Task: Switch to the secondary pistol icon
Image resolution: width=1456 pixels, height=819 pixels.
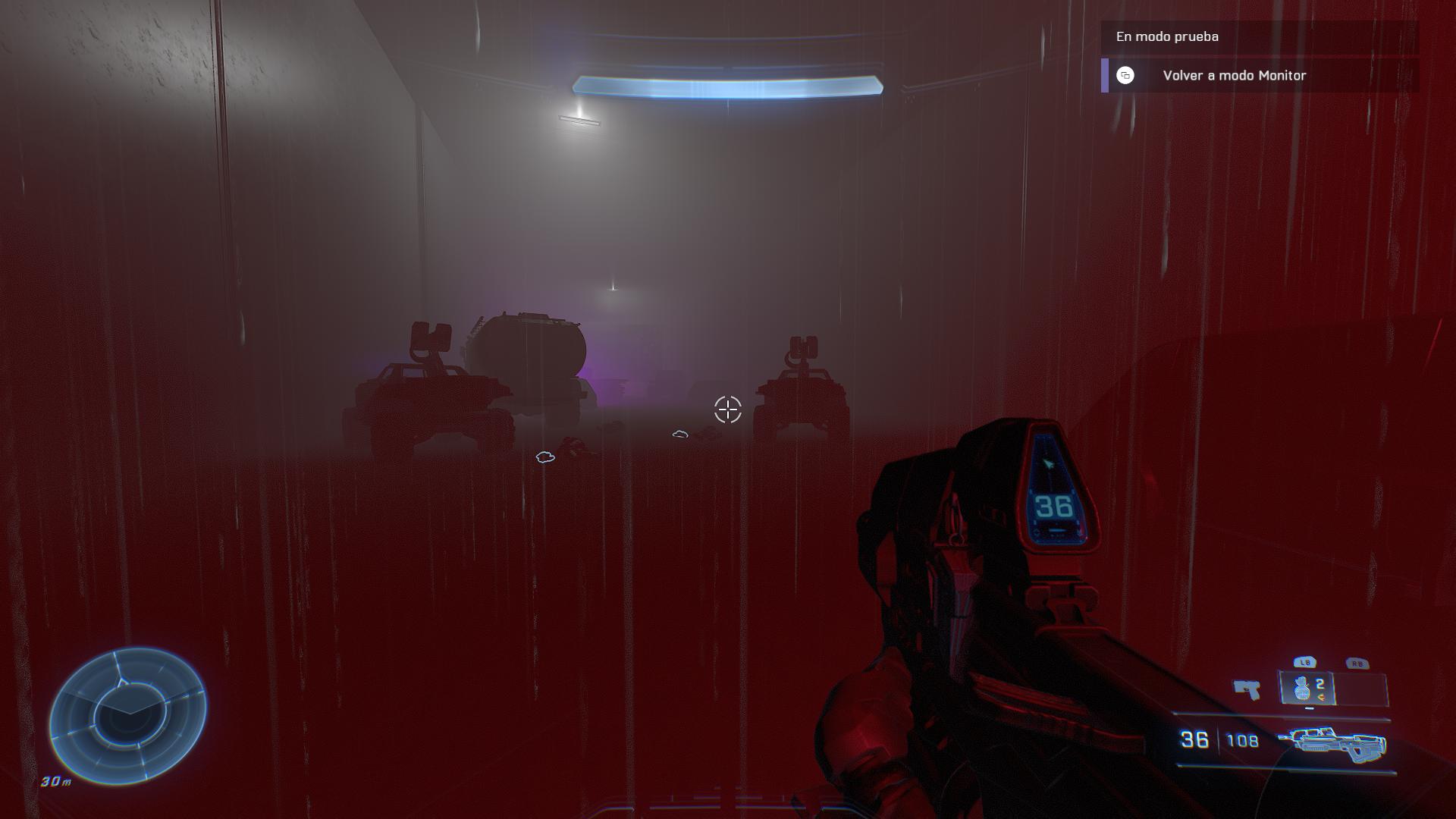Action: coord(1246,689)
